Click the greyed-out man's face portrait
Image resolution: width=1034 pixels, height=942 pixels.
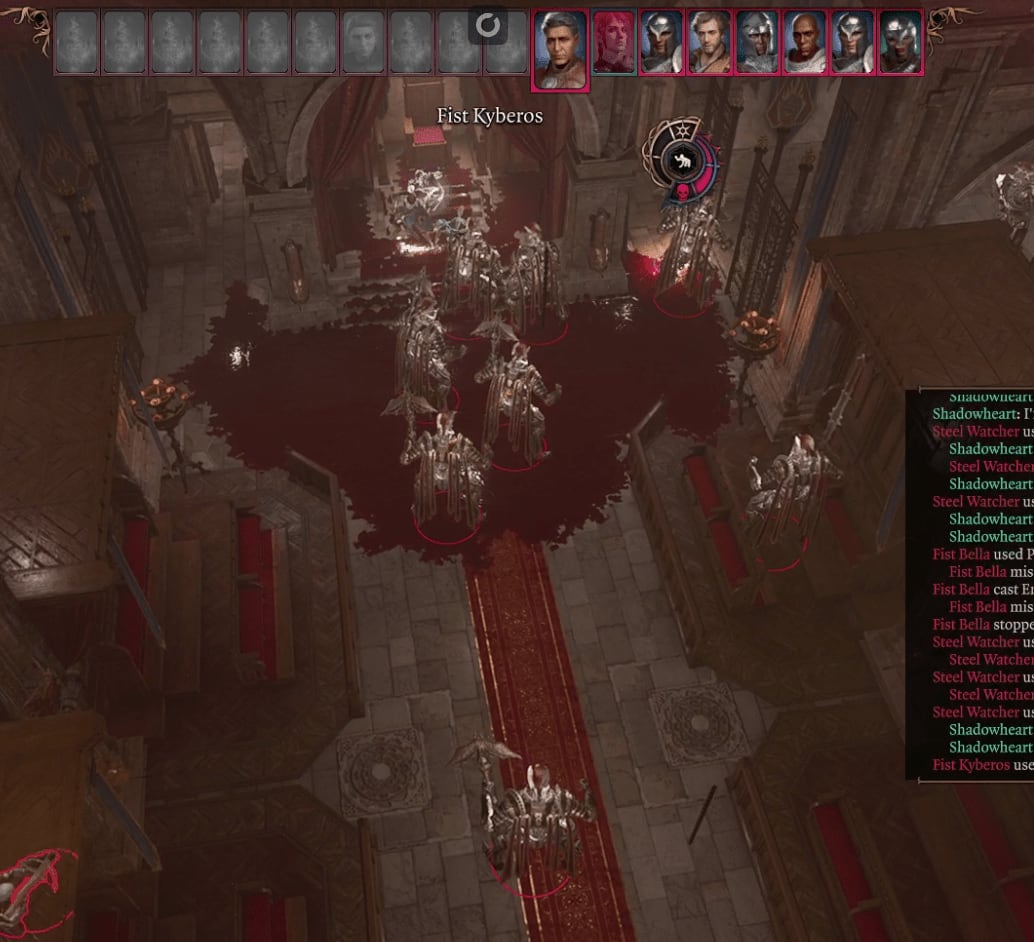pos(364,43)
